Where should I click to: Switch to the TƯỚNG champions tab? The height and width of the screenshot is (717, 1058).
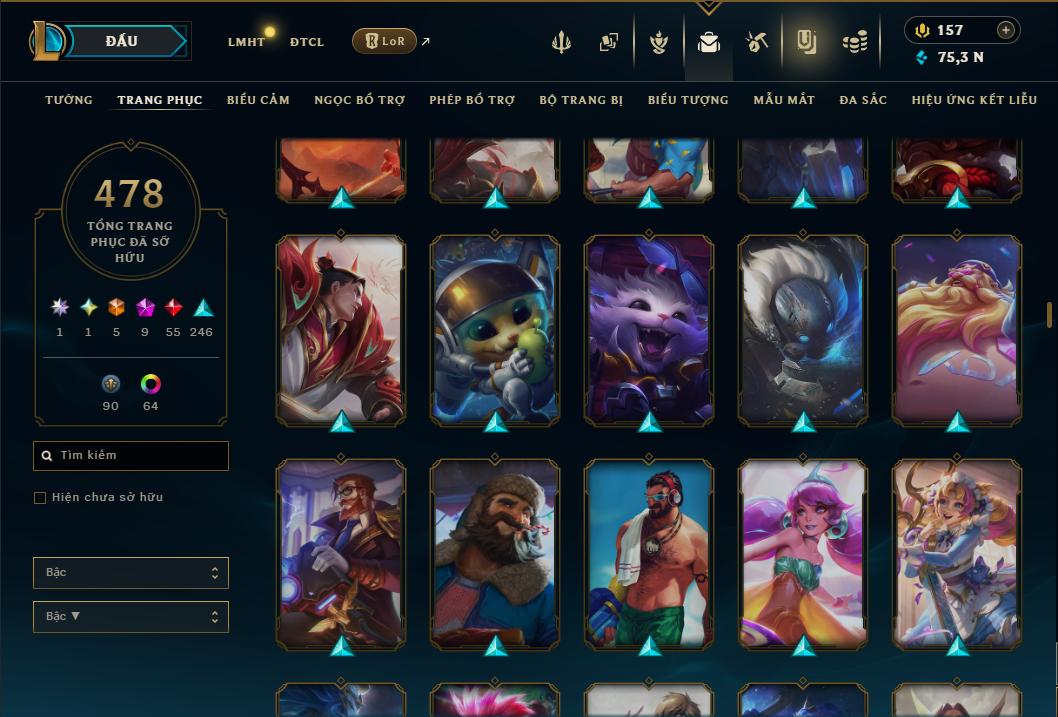pyautogui.click(x=69, y=100)
